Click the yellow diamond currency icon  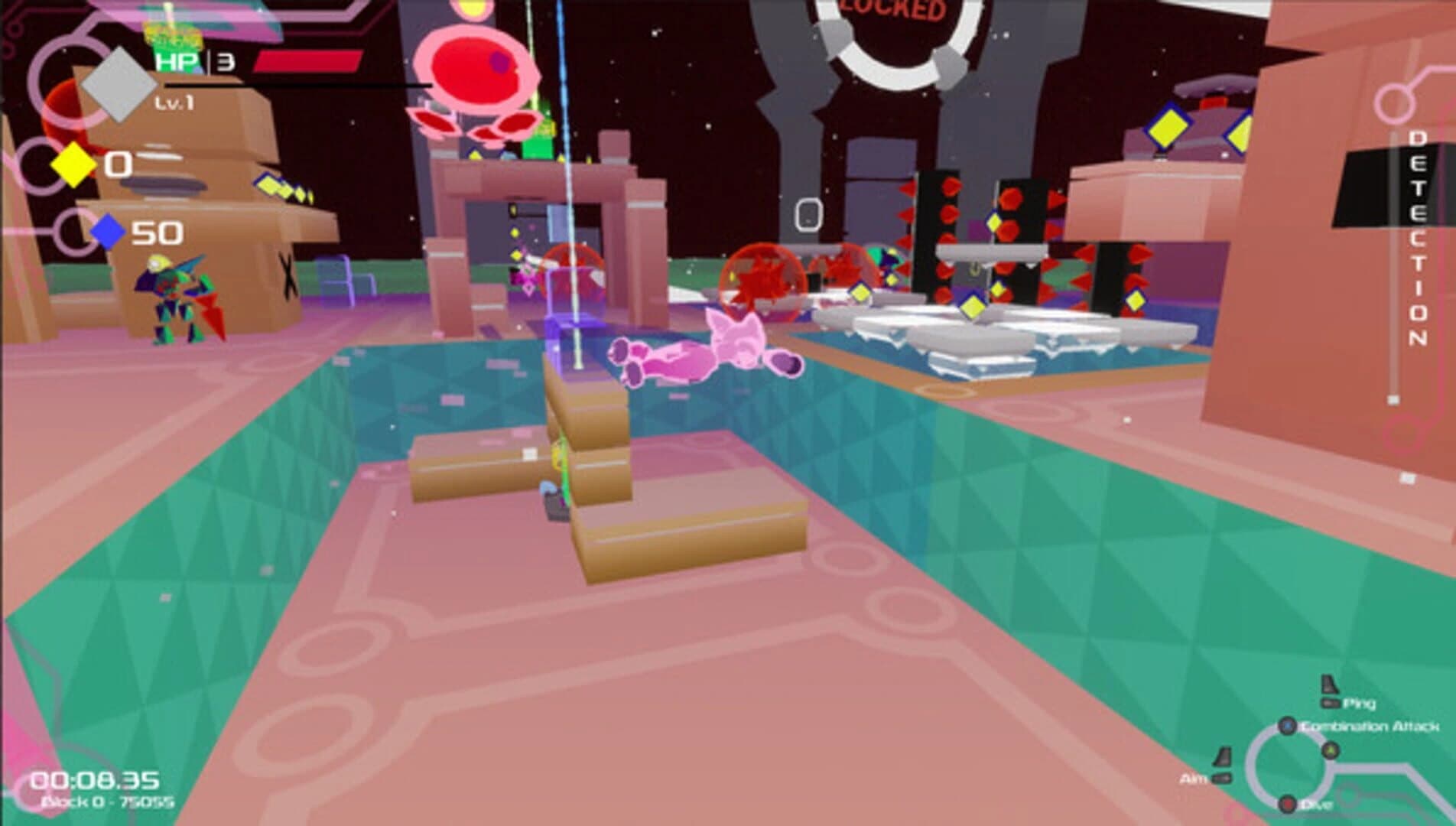click(75, 167)
